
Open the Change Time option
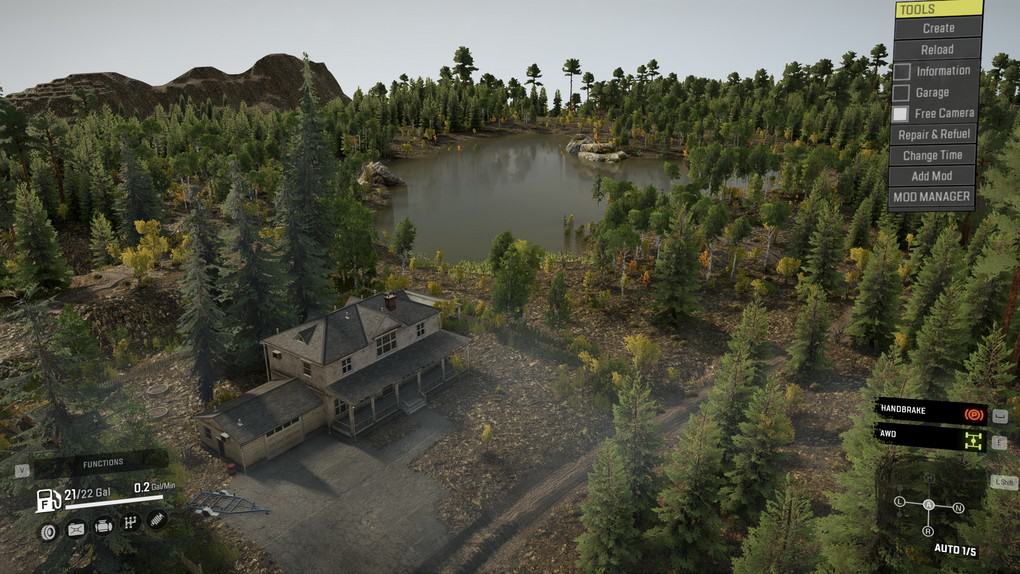[933, 155]
